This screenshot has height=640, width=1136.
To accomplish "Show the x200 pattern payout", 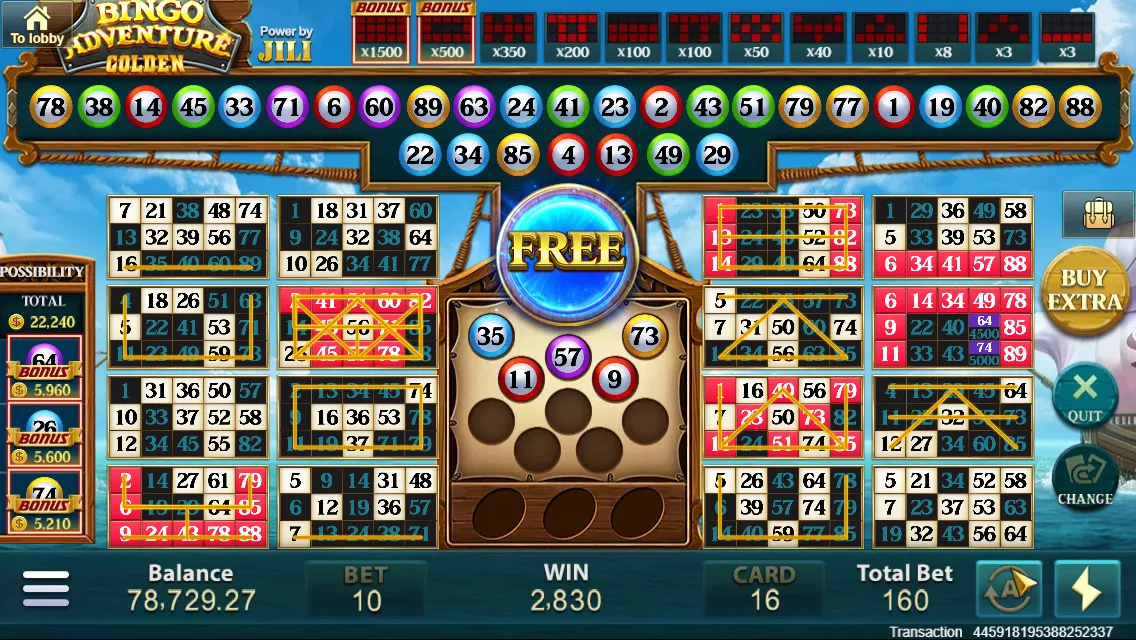I will click(572, 37).
